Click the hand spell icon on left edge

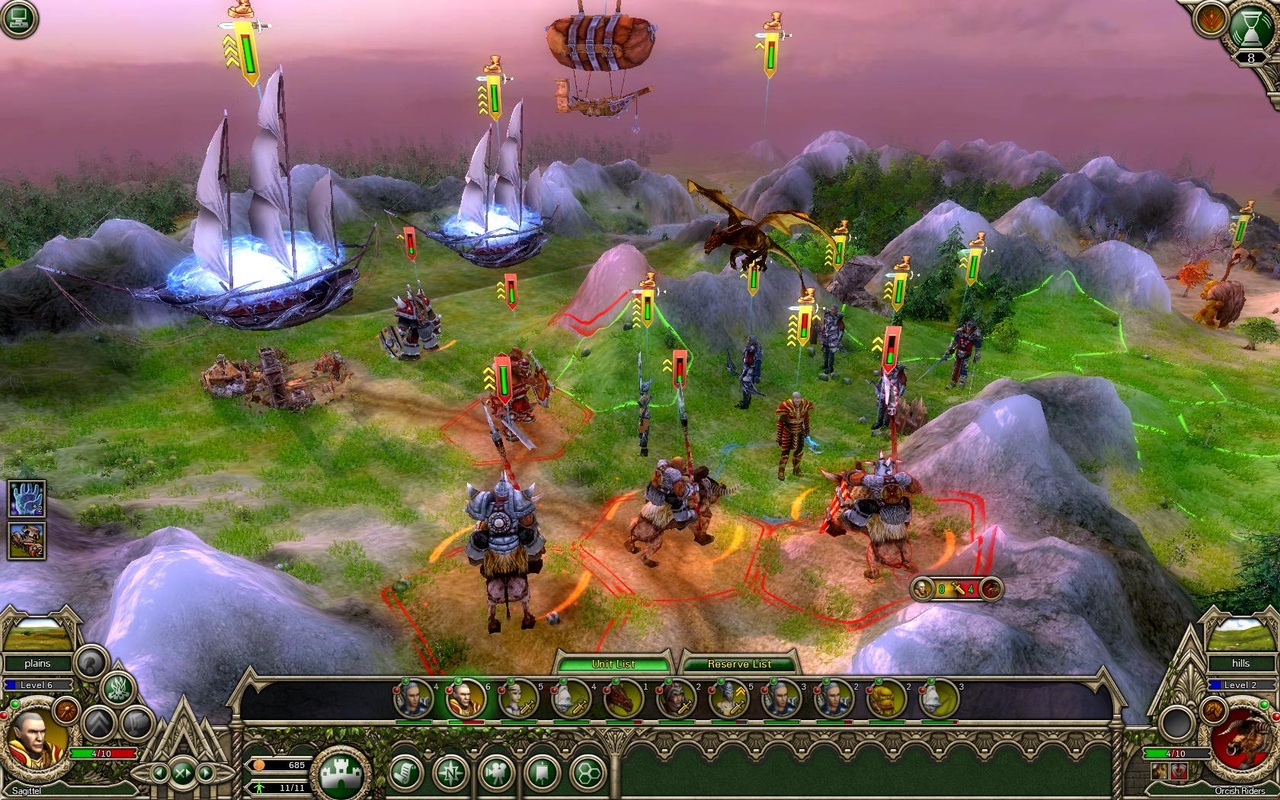tap(27, 498)
